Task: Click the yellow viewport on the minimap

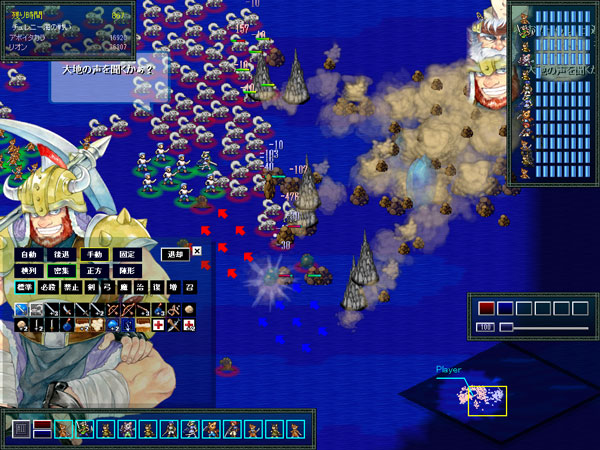Action: click(487, 400)
